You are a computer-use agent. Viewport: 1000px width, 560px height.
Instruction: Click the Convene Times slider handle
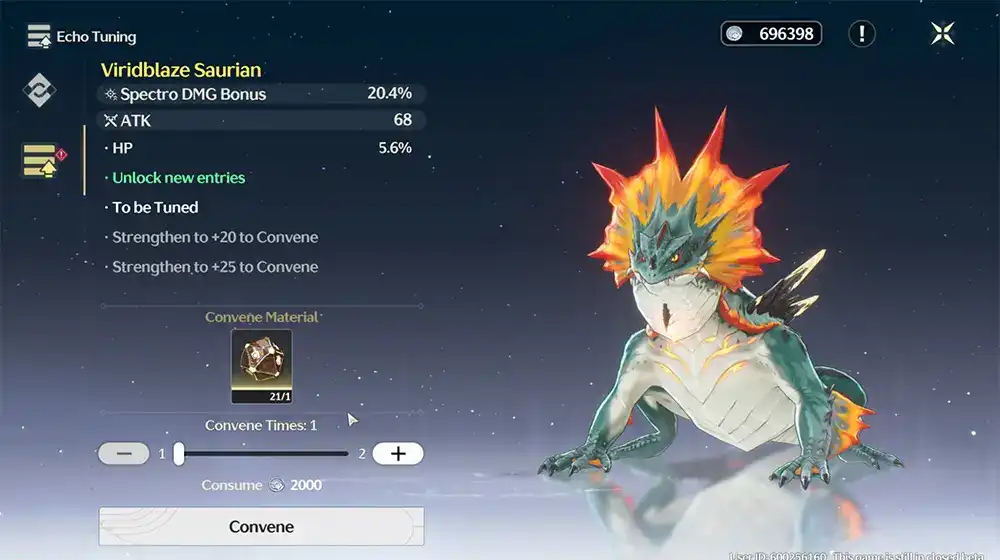click(x=179, y=454)
